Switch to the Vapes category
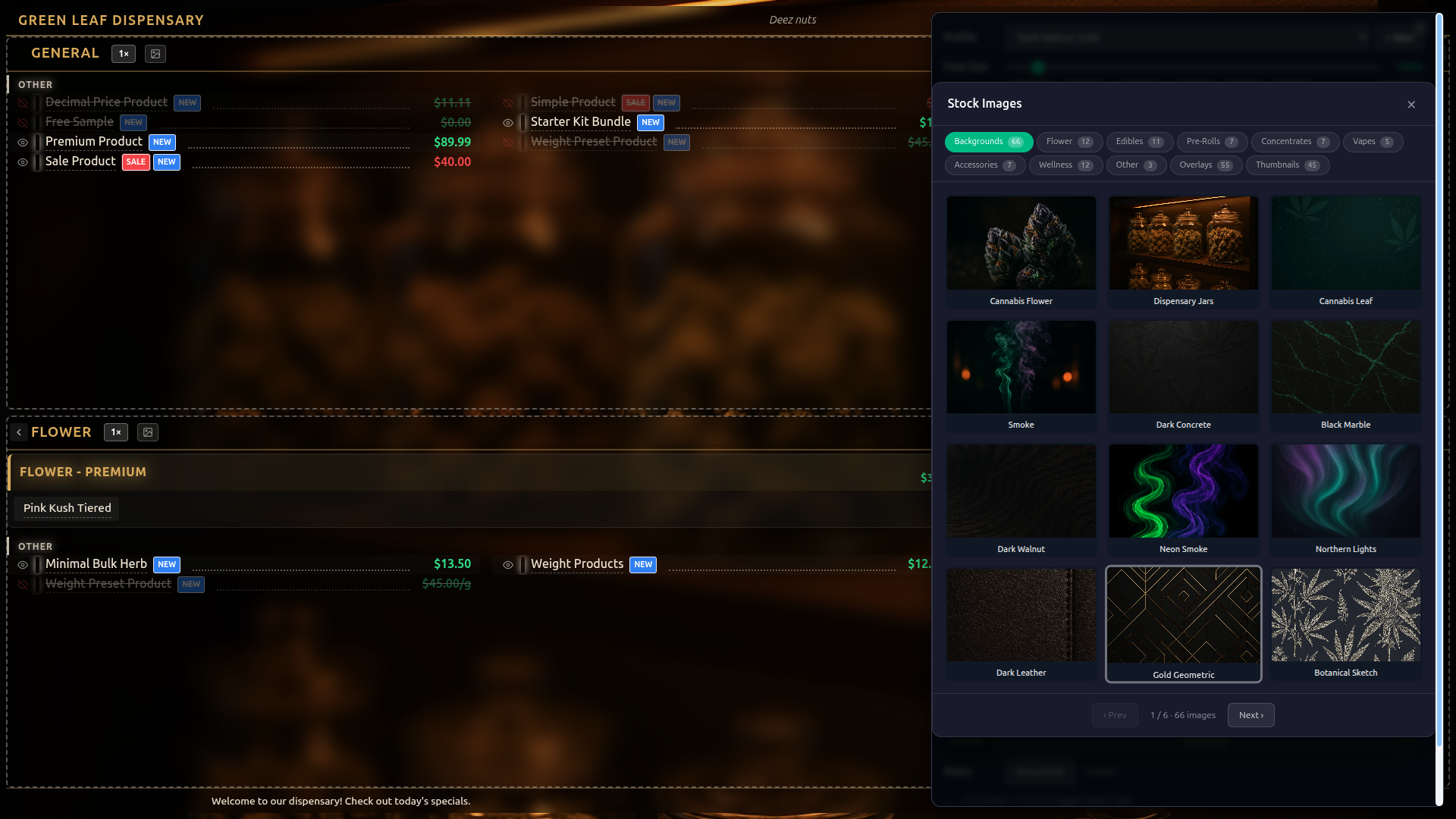This screenshot has width=1456, height=819. pyautogui.click(x=1373, y=142)
